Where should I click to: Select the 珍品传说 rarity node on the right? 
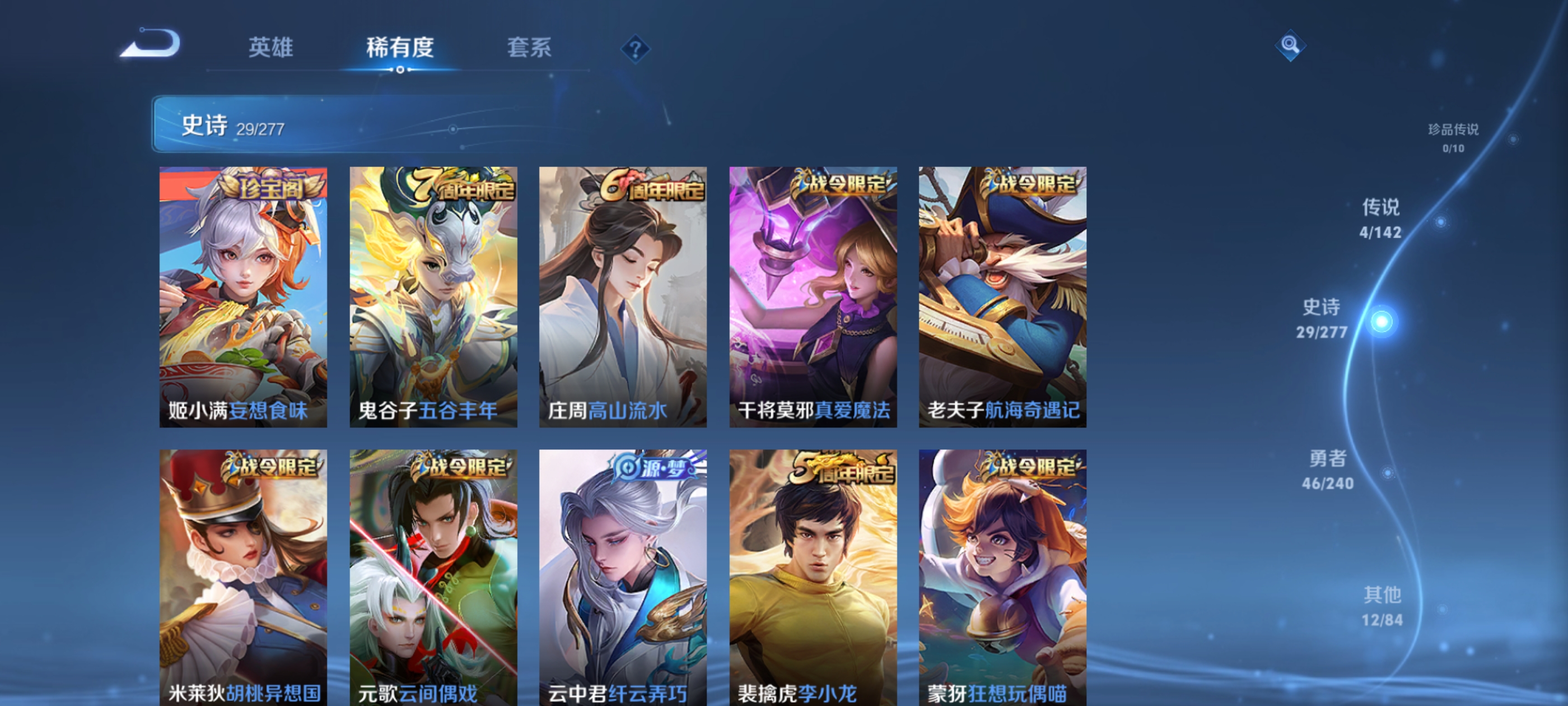(x=1454, y=137)
